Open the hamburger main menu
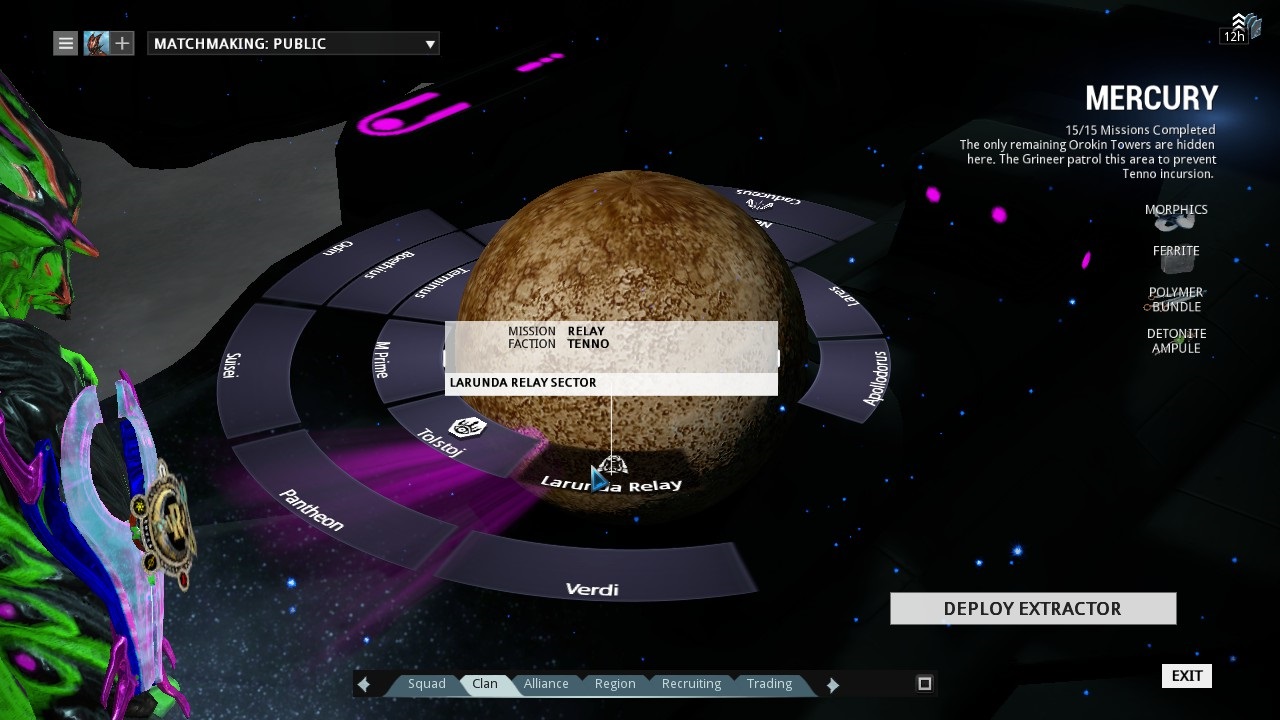The image size is (1280, 720). click(65, 43)
